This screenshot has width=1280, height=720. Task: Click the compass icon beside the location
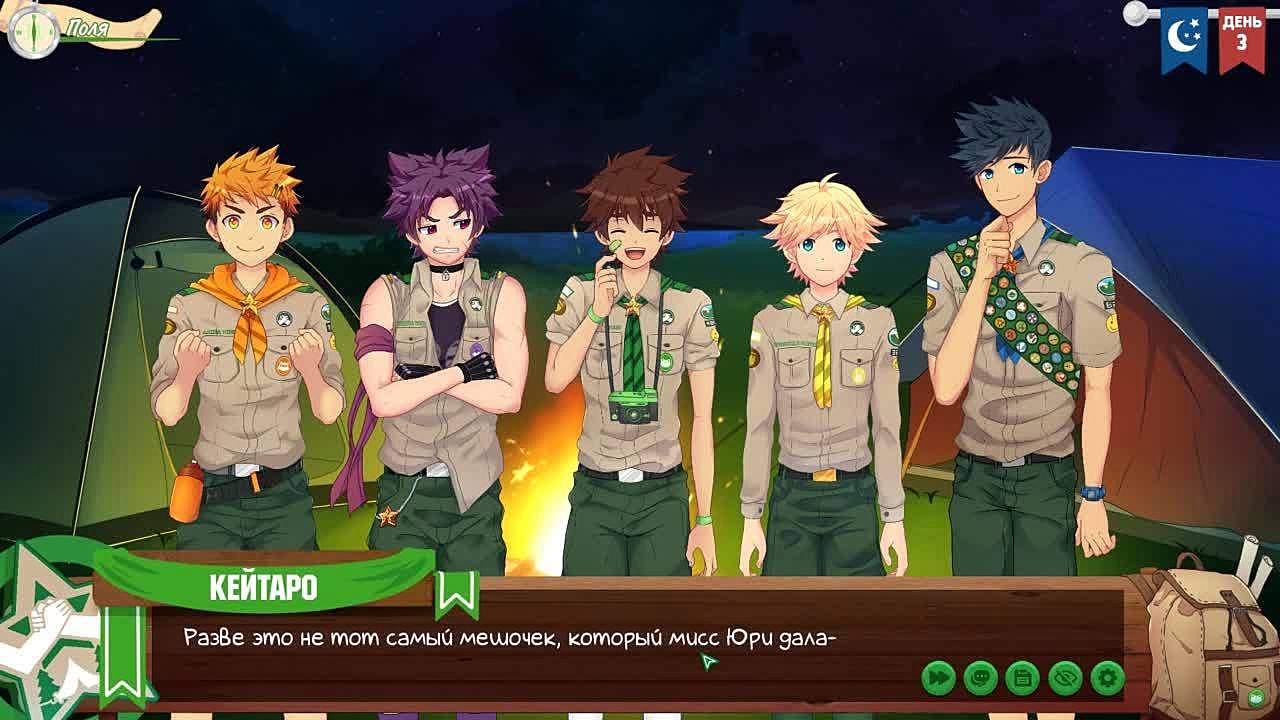33,31
